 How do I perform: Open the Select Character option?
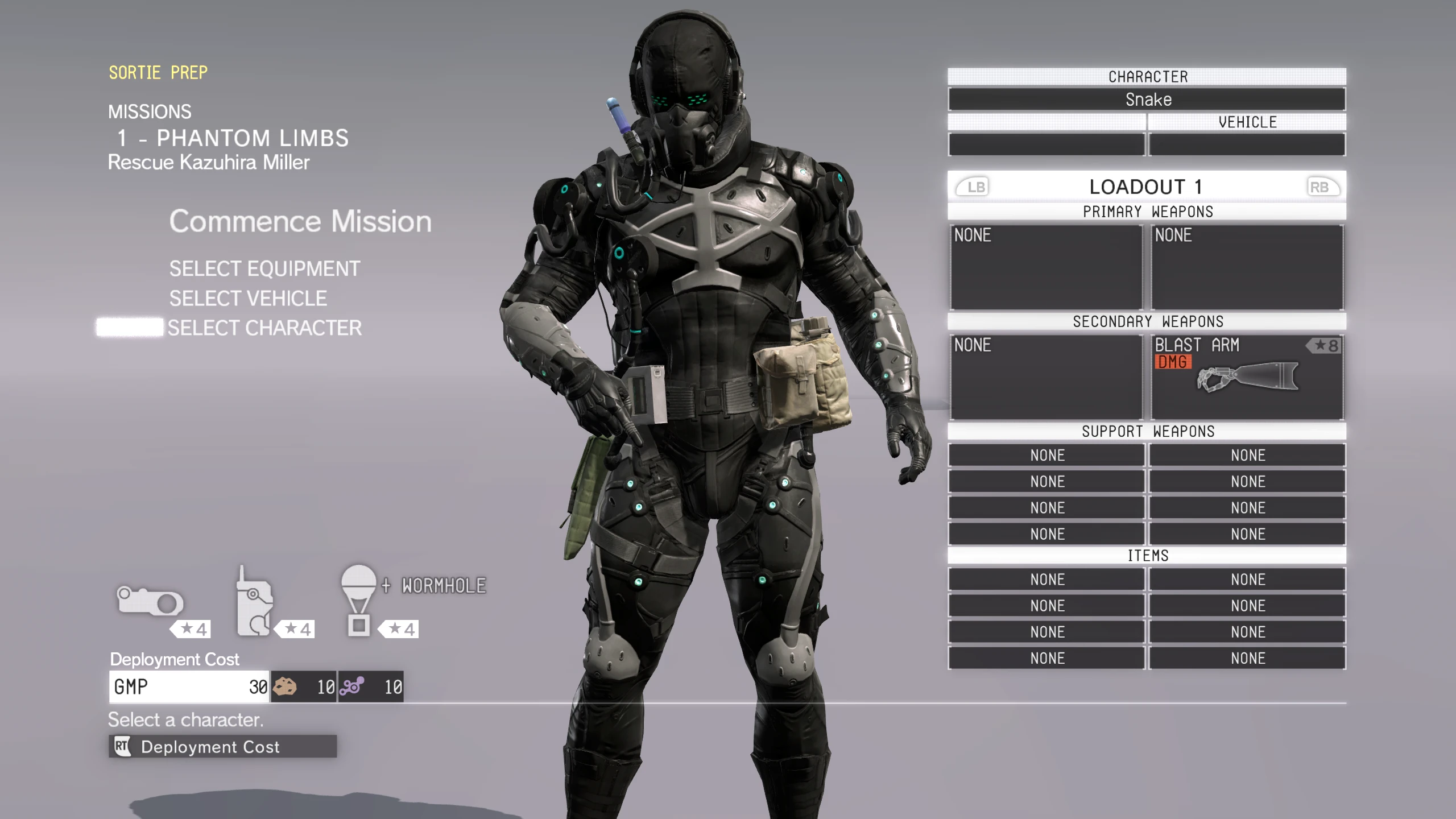click(x=264, y=328)
